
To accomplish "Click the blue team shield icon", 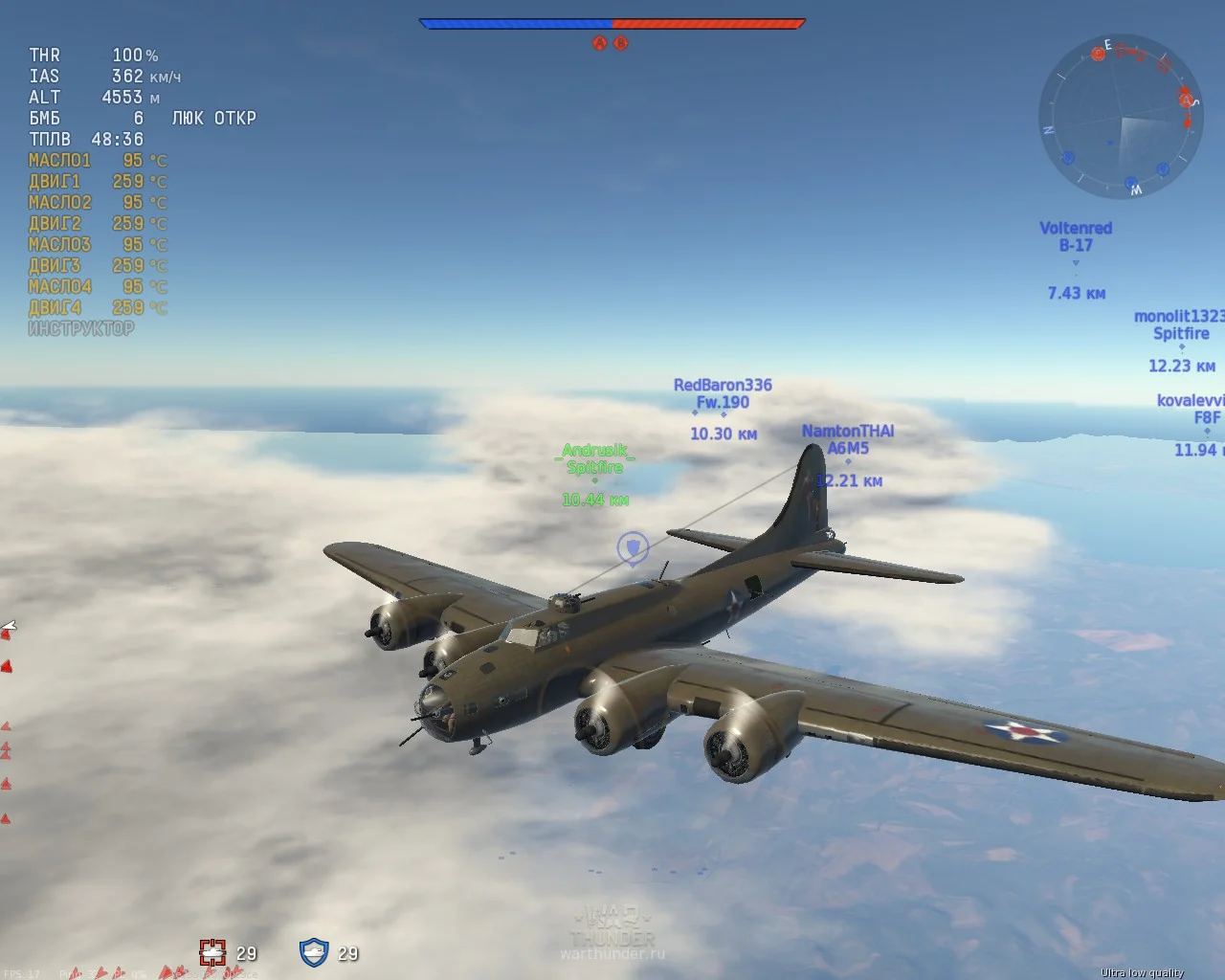I will pyautogui.click(x=314, y=952).
